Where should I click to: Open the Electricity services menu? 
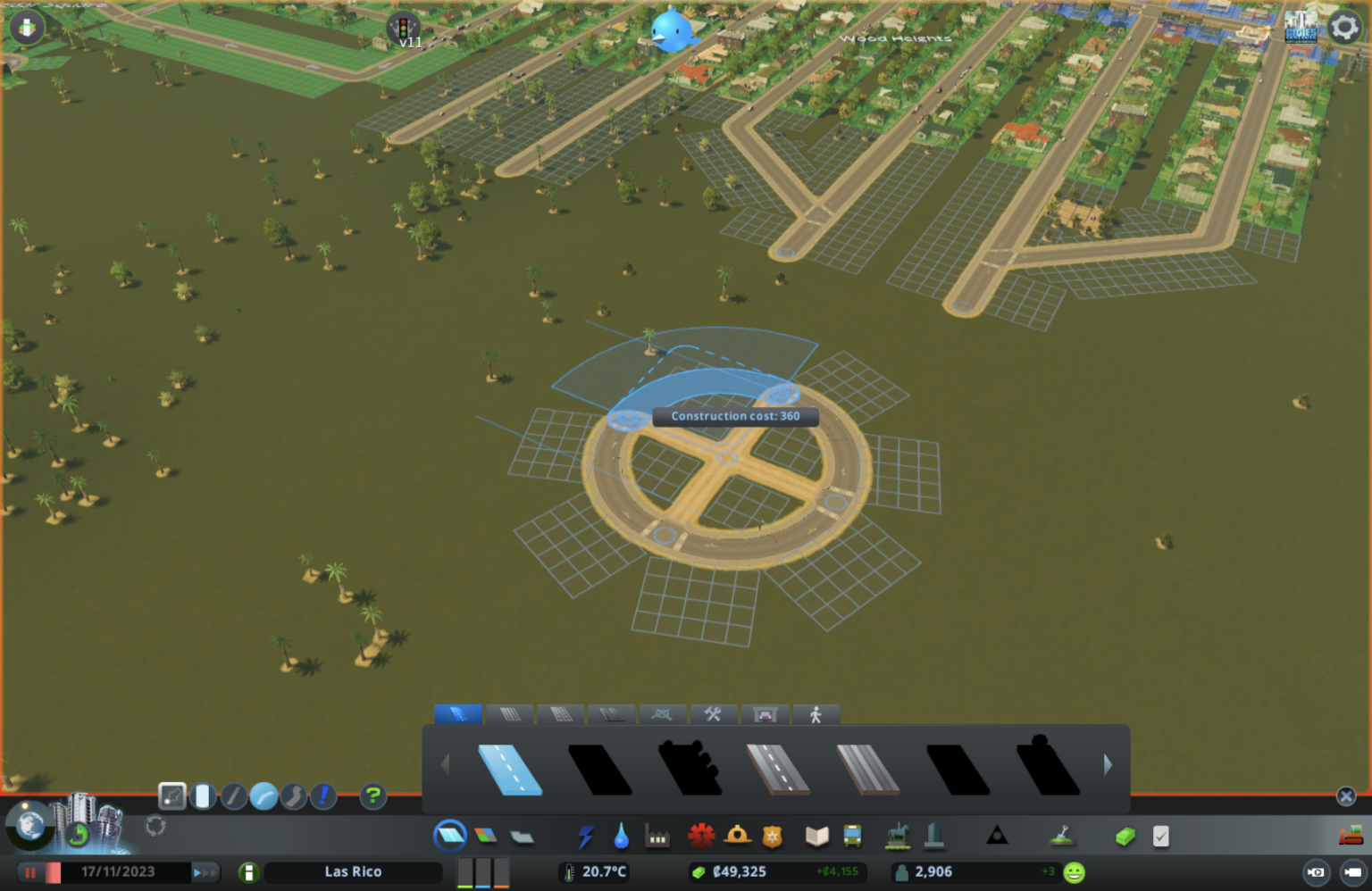[x=587, y=836]
